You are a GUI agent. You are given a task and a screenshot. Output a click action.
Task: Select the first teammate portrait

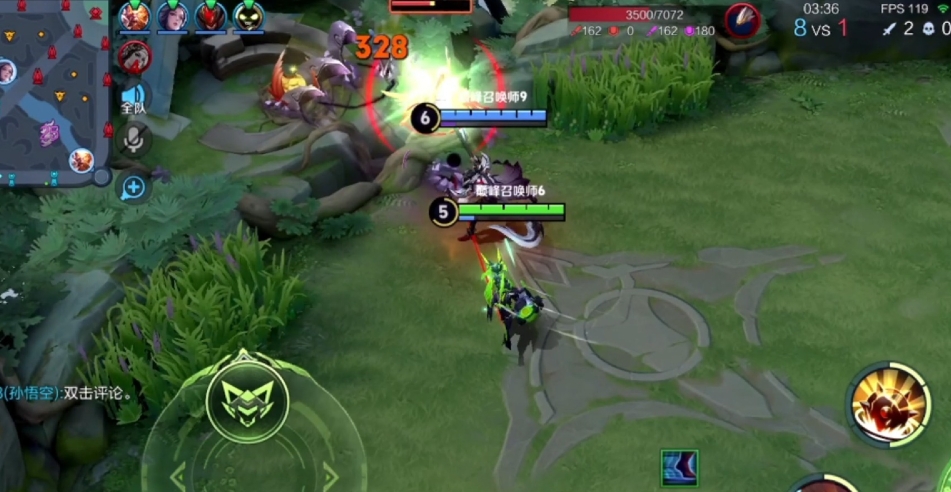click(x=135, y=16)
